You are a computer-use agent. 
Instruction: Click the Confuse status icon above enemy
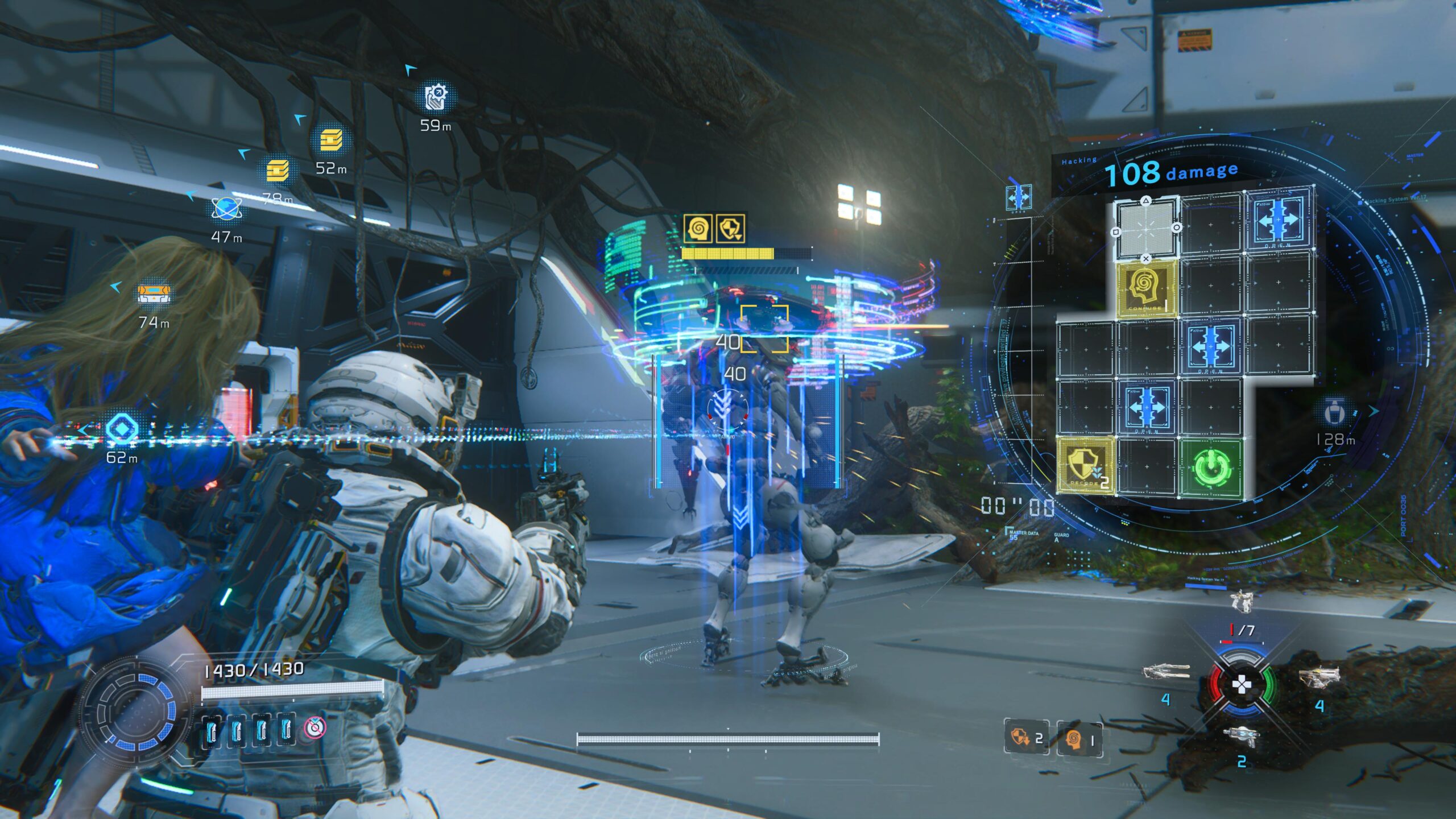point(698,229)
